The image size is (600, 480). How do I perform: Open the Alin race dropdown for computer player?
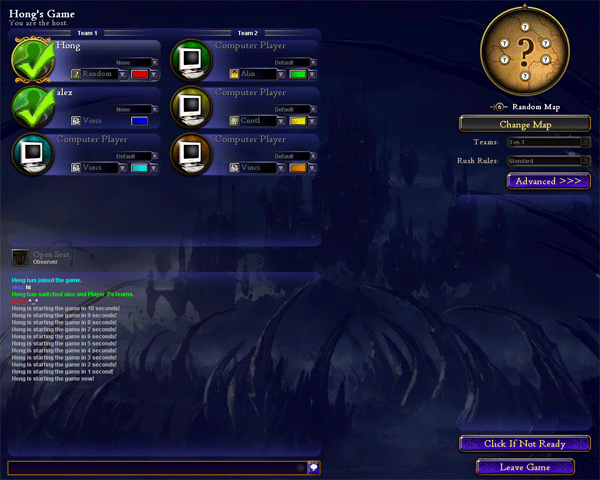point(282,74)
